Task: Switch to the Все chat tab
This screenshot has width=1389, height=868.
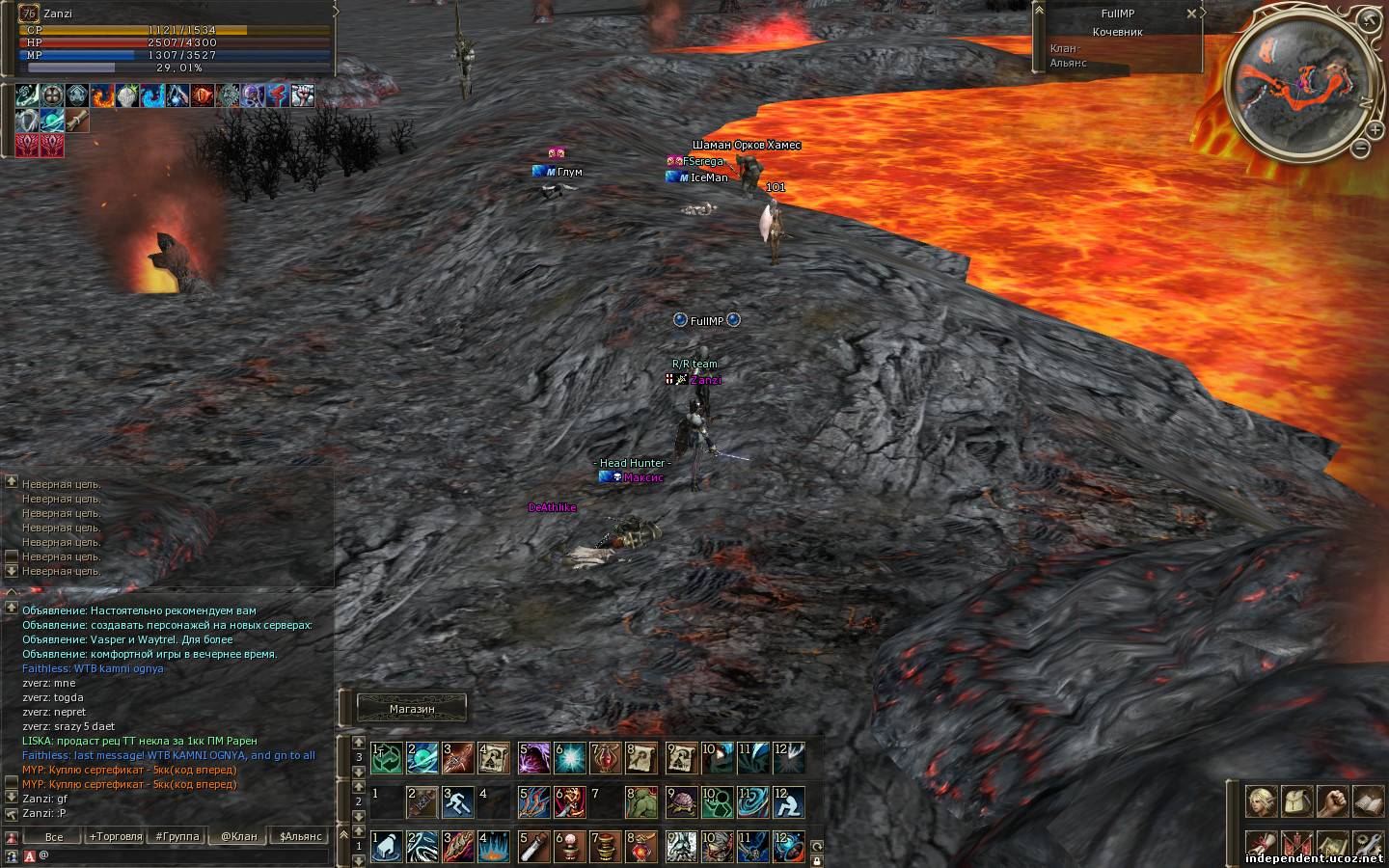Action: click(54, 836)
